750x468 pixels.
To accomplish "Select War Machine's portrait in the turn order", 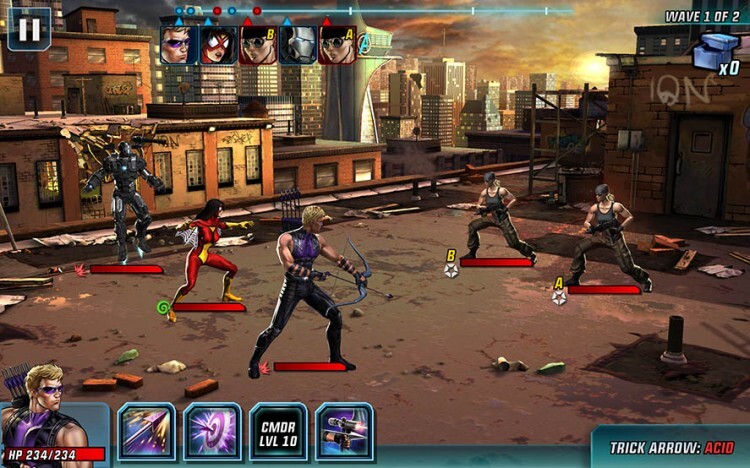I will click(297, 45).
